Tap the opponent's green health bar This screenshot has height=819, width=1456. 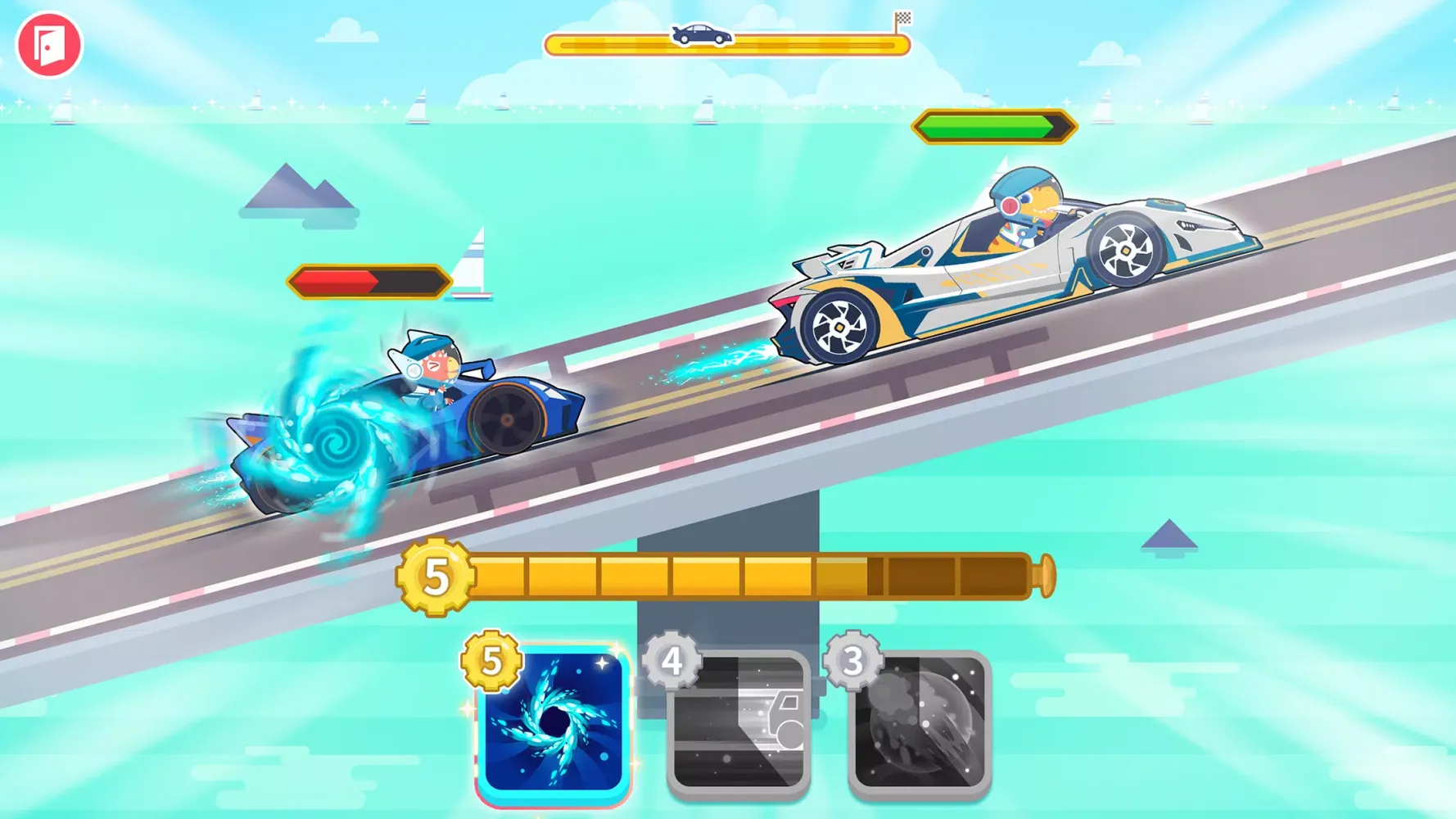[x=993, y=126]
